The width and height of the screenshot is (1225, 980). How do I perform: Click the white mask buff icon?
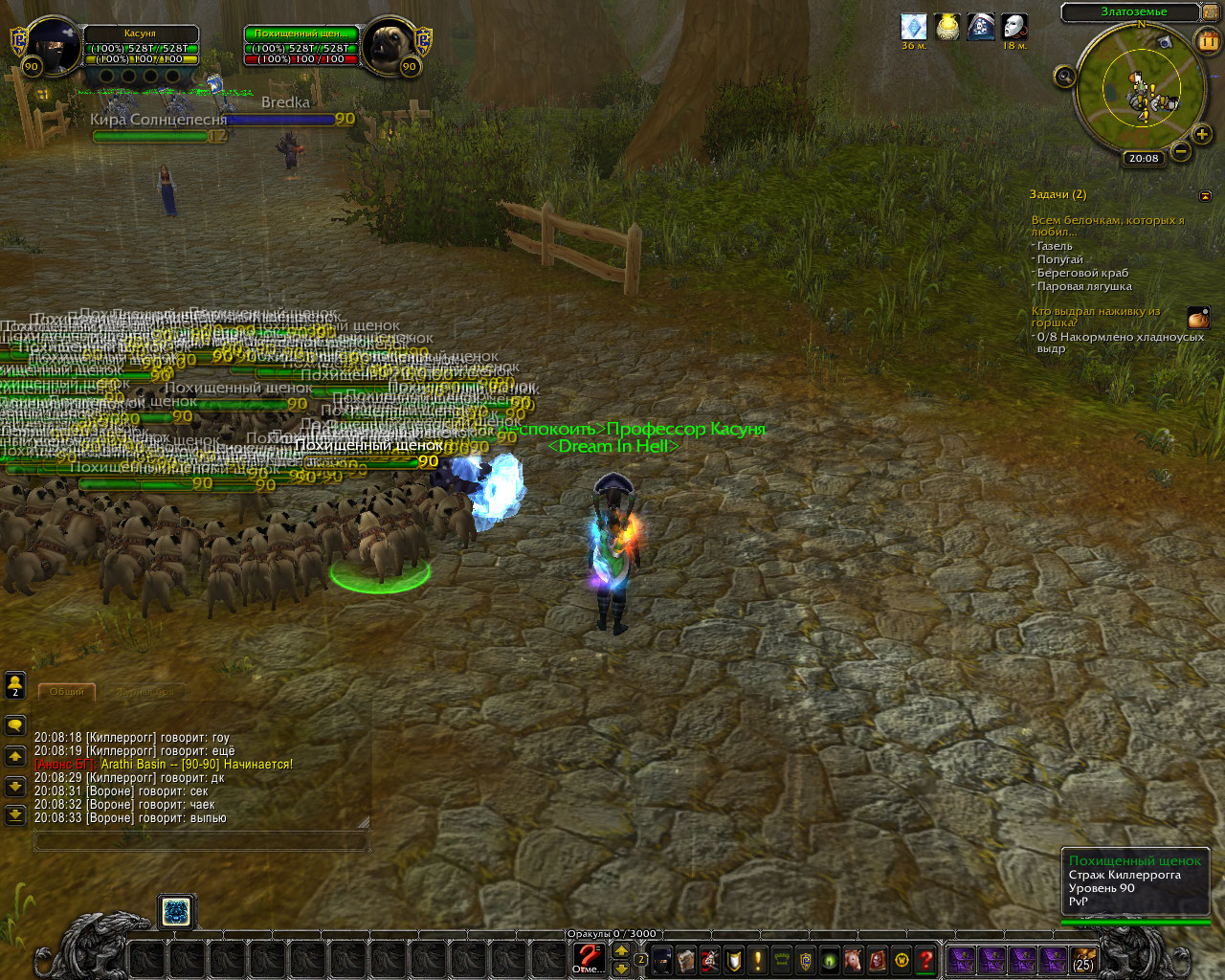tap(1014, 27)
